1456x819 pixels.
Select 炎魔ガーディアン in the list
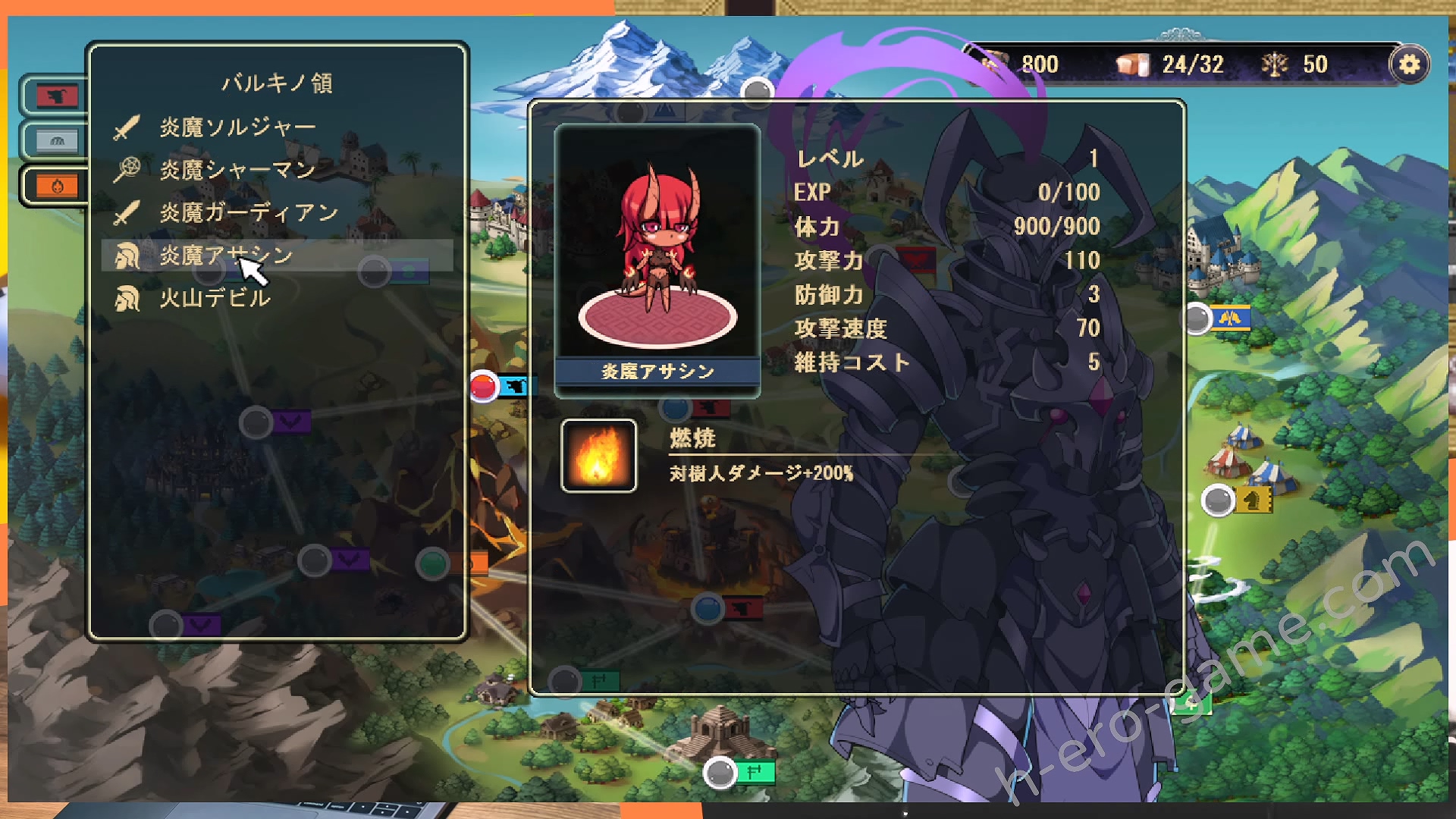(248, 213)
